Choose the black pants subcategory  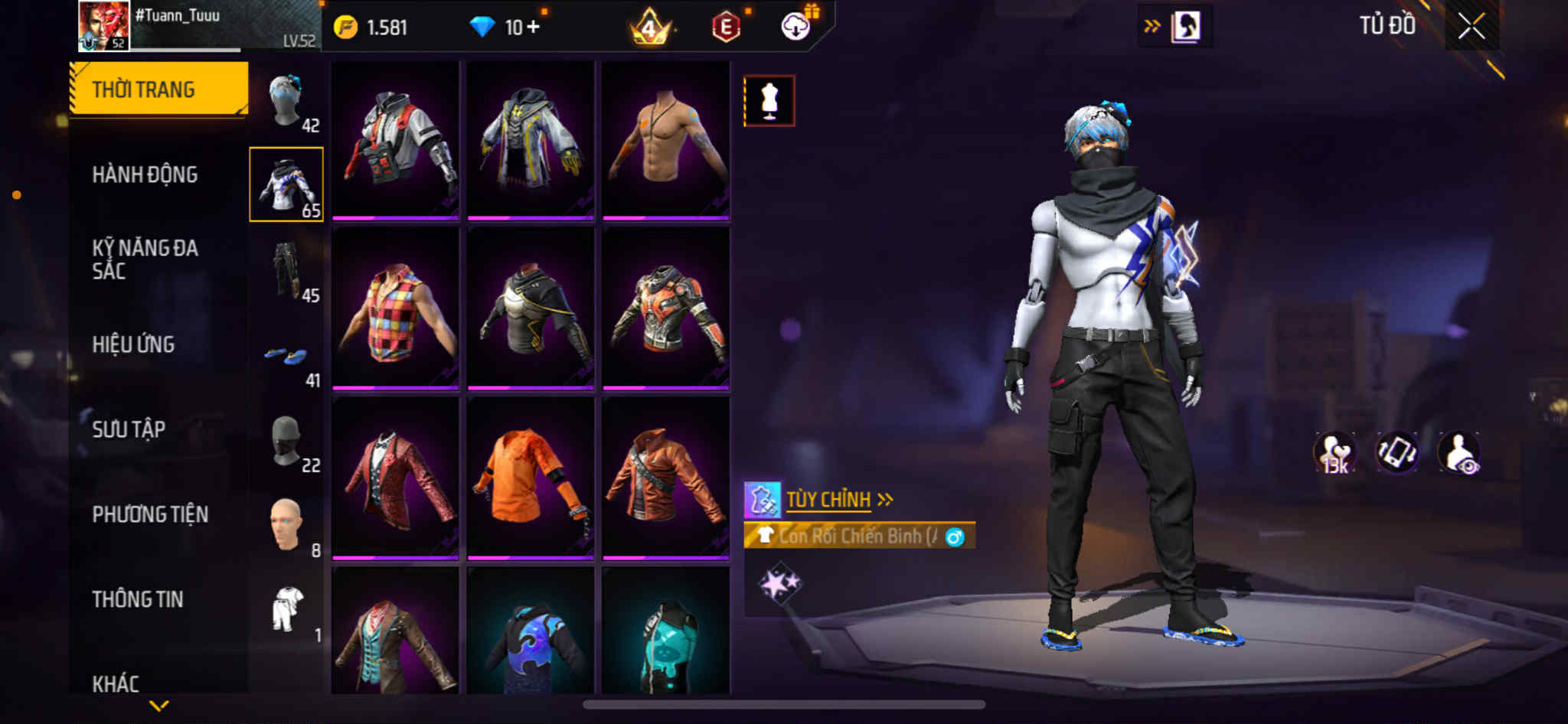[287, 270]
